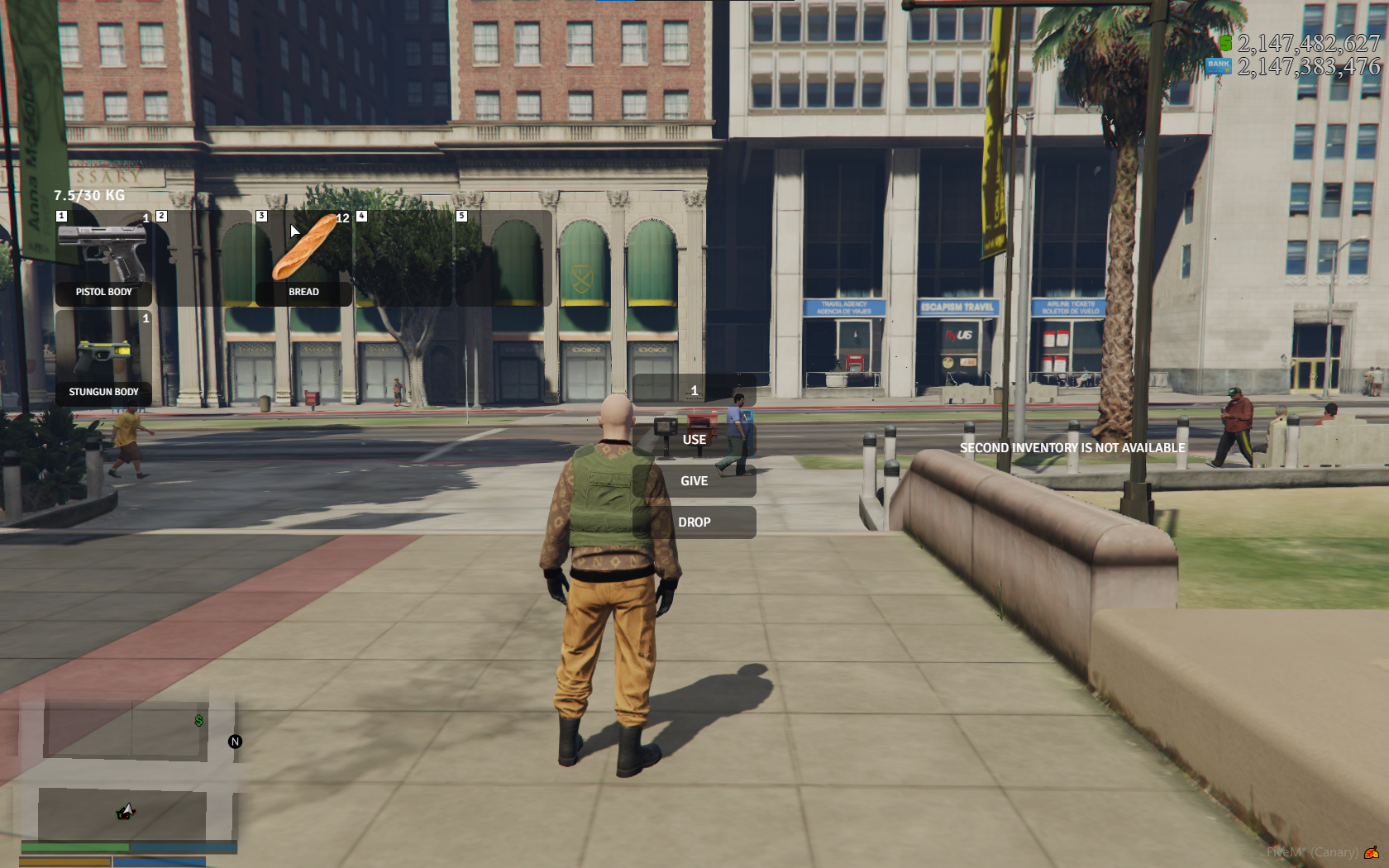Click the Give button
The height and width of the screenshot is (868, 1389).
click(694, 481)
